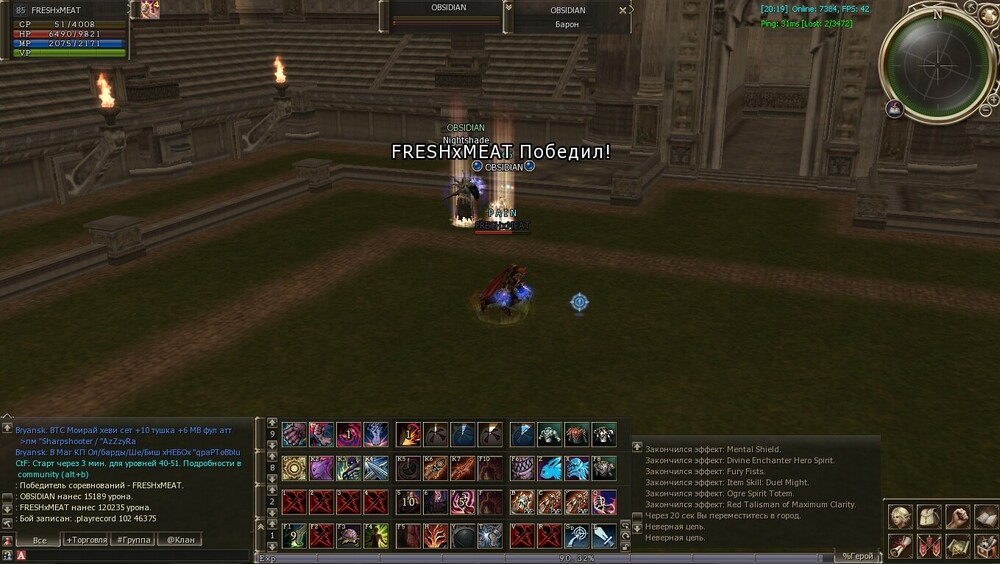Activate the sword attack action icon

click(x=604, y=536)
